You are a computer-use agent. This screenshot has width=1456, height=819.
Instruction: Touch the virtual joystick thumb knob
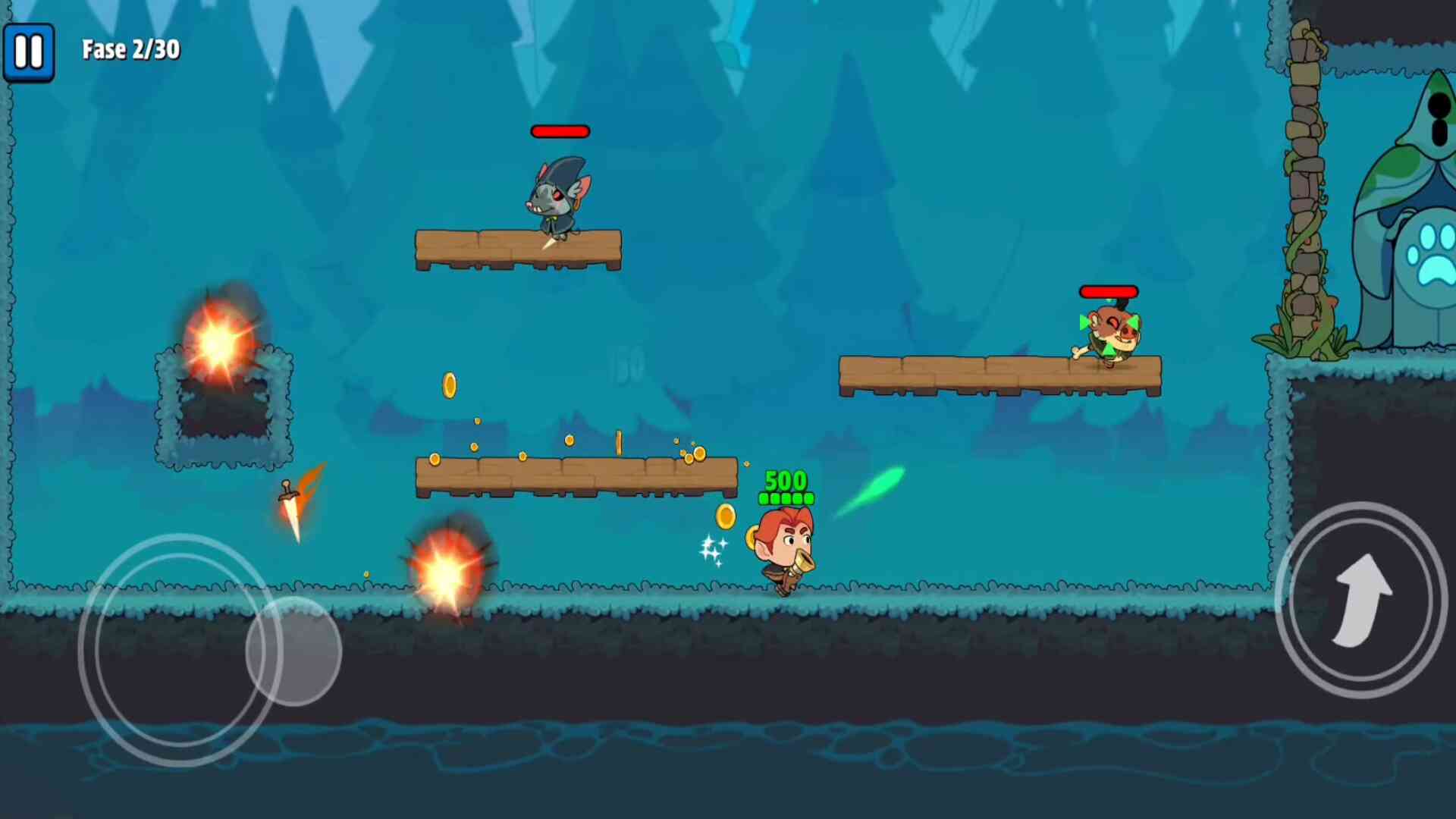pyautogui.click(x=294, y=651)
